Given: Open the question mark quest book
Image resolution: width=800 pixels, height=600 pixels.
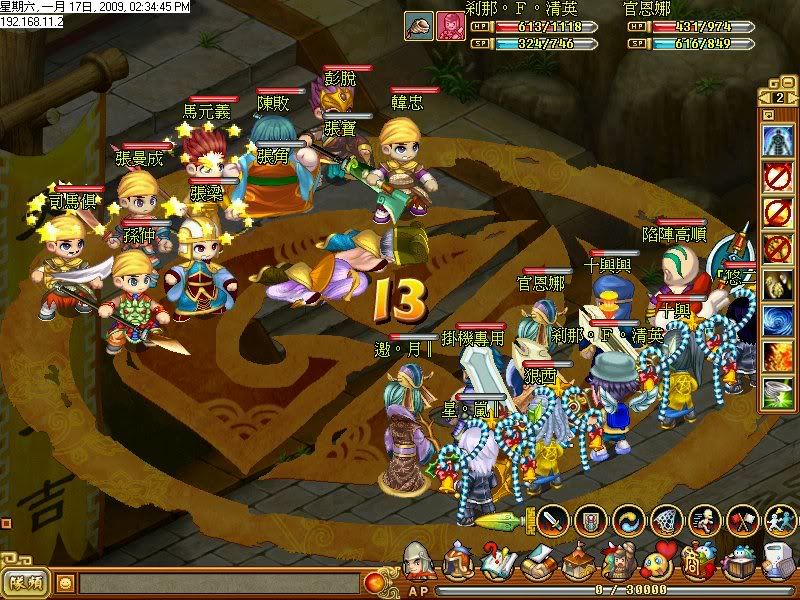Looking at the screenshot, I should [497, 561].
